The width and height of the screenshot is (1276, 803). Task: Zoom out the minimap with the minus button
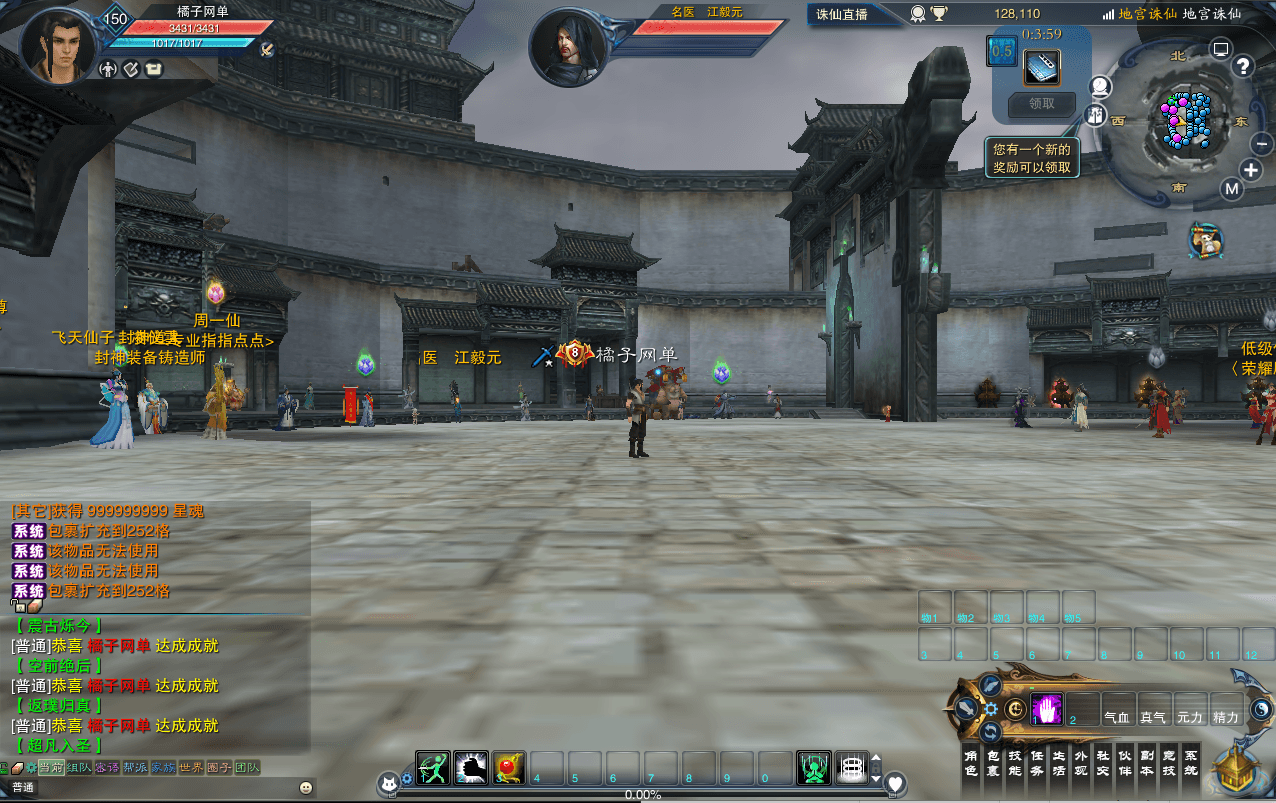pyautogui.click(x=1261, y=144)
